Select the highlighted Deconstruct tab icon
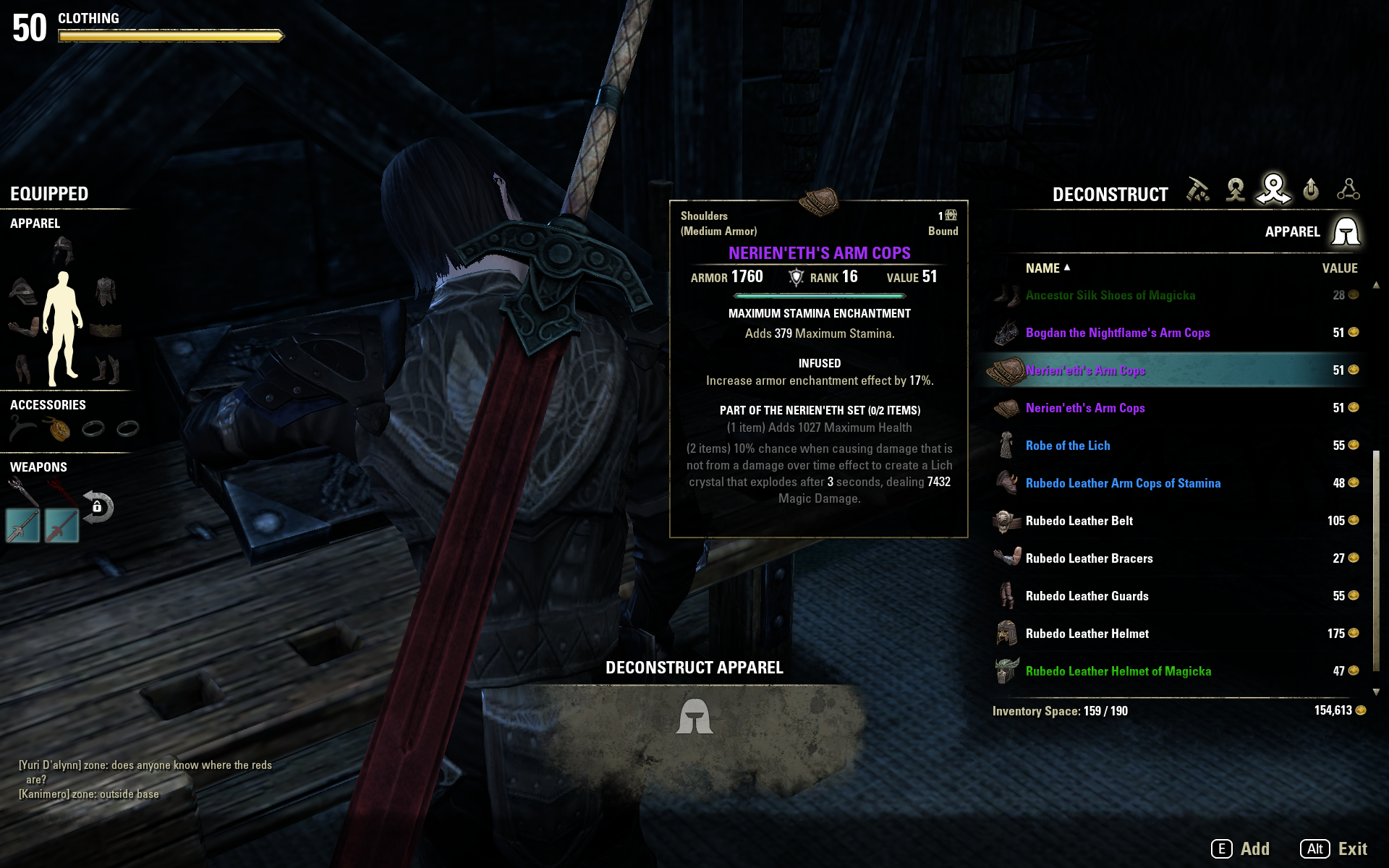1389x868 pixels. [1275, 190]
